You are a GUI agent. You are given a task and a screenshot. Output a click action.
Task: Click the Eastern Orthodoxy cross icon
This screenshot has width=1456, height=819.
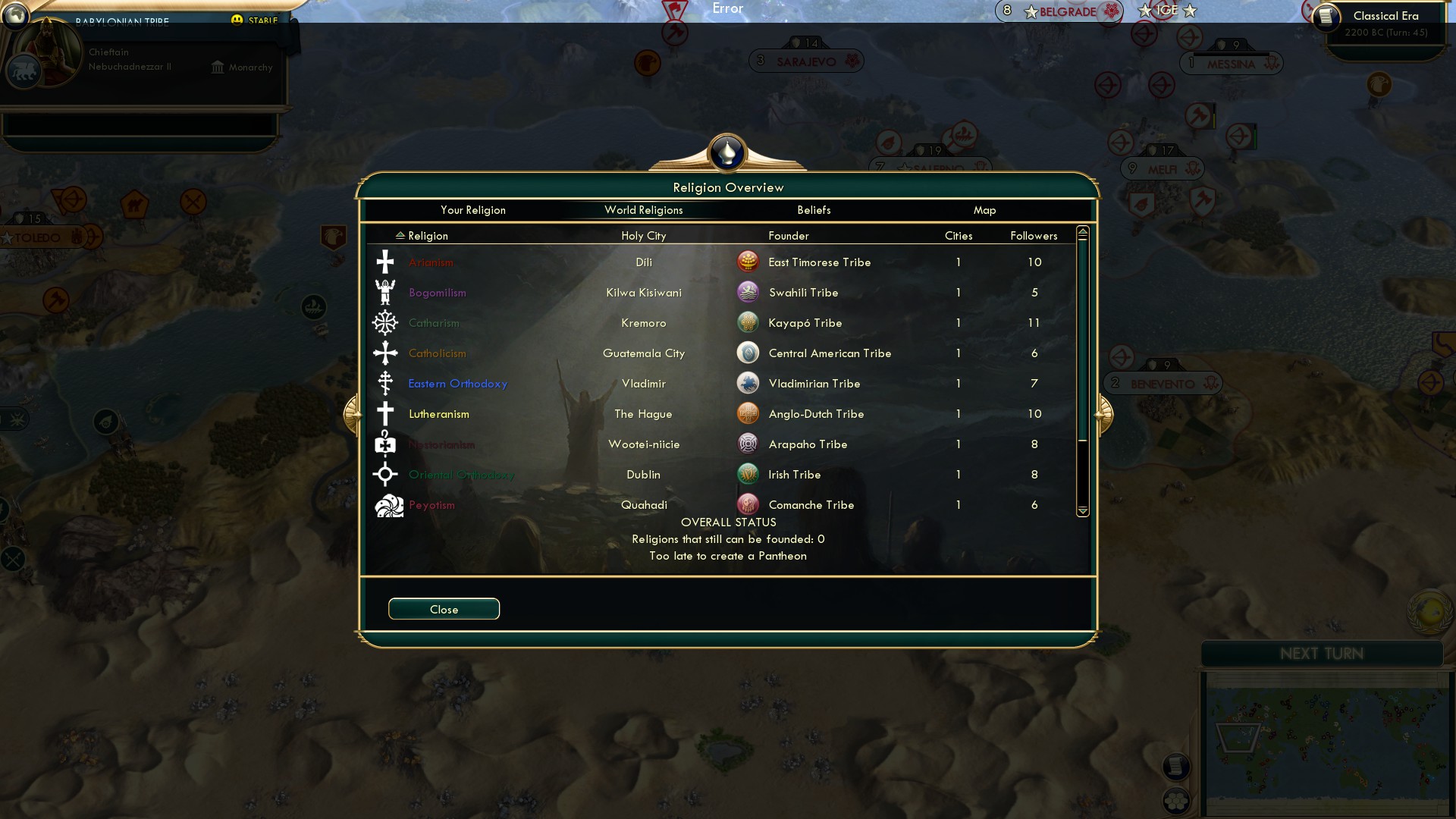pyautogui.click(x=386, y=383)
